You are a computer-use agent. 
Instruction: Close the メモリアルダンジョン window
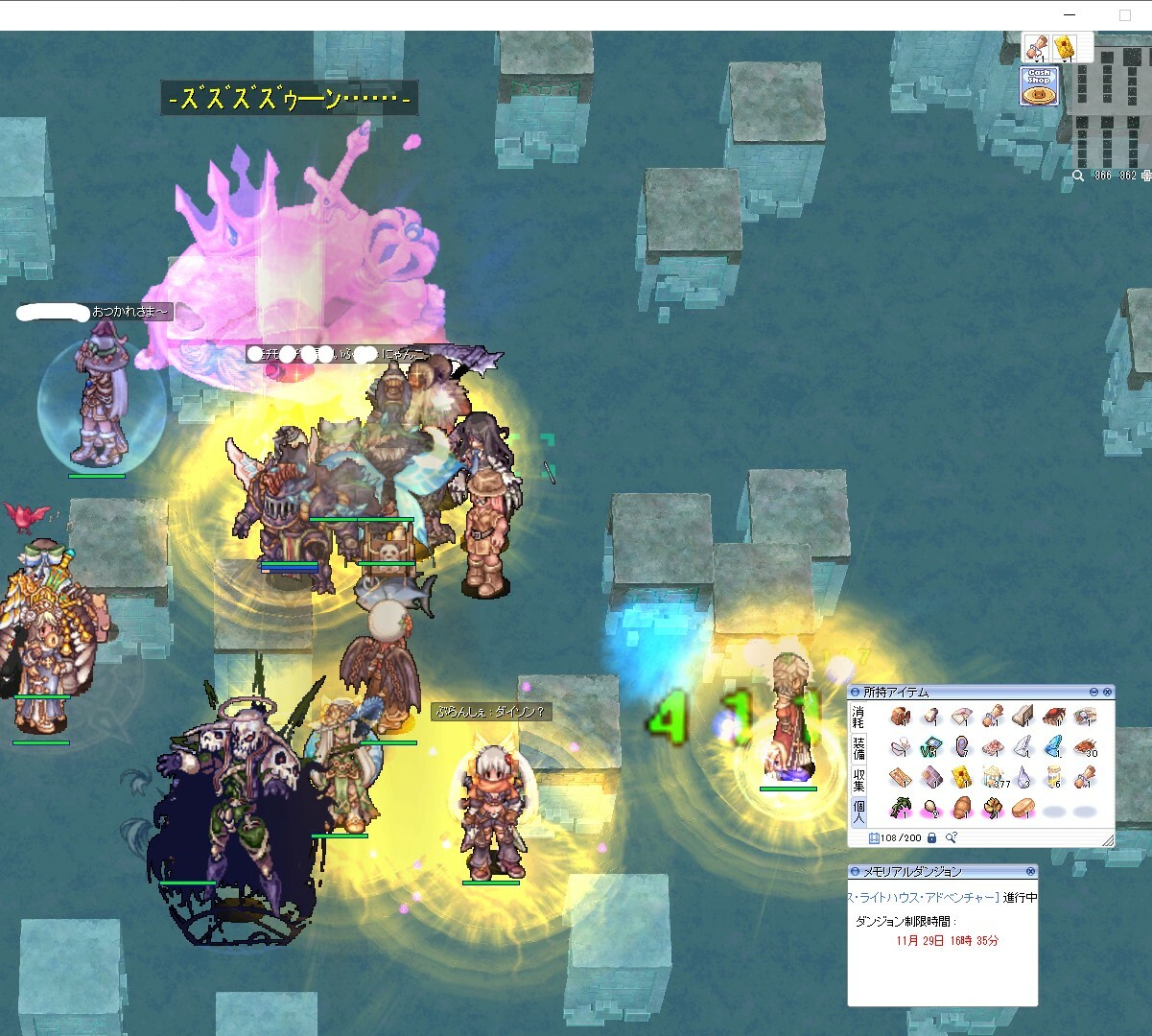[1030, 871]
